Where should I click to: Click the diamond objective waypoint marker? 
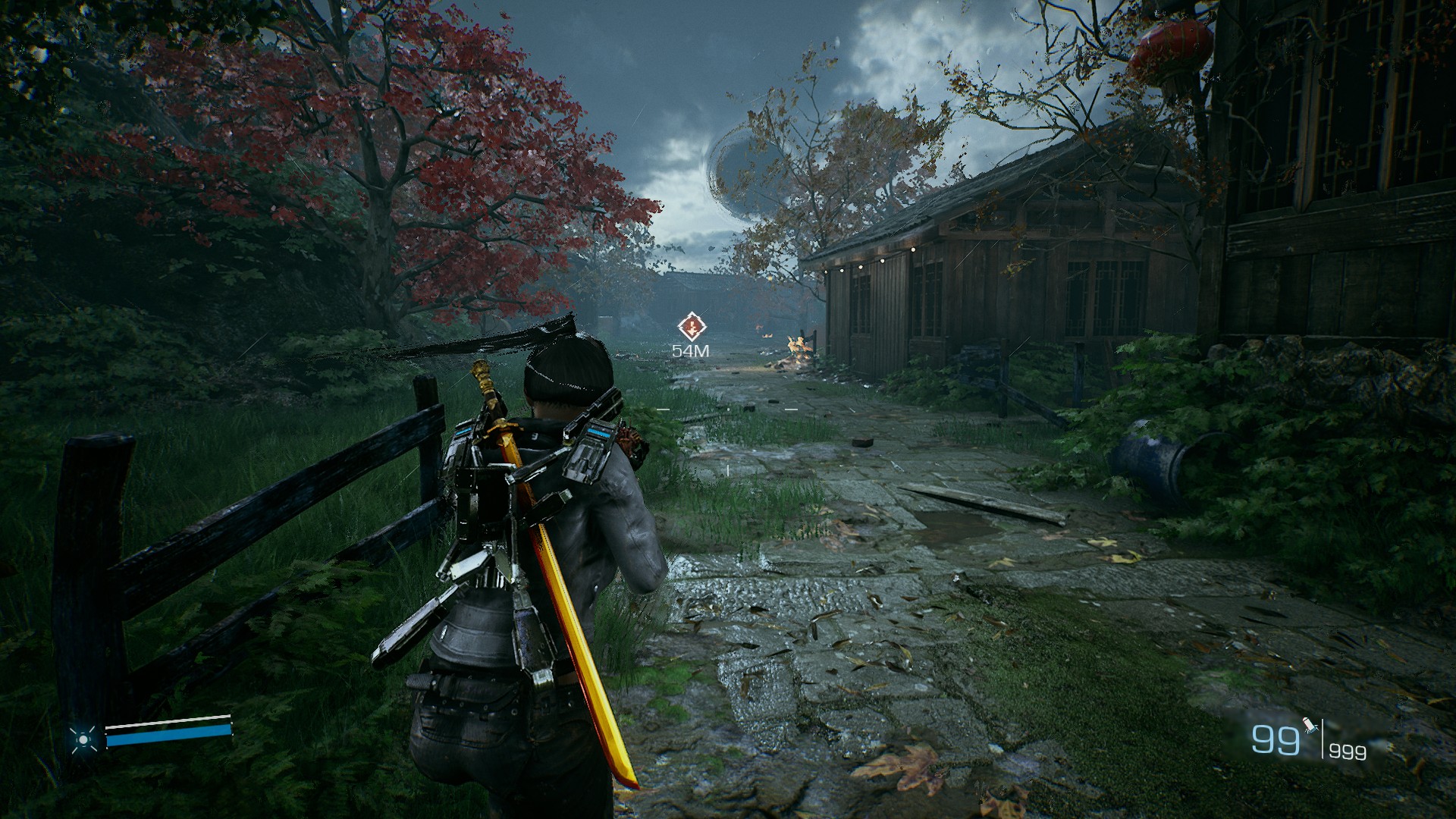pyautogui.click(x=691, y=328)
